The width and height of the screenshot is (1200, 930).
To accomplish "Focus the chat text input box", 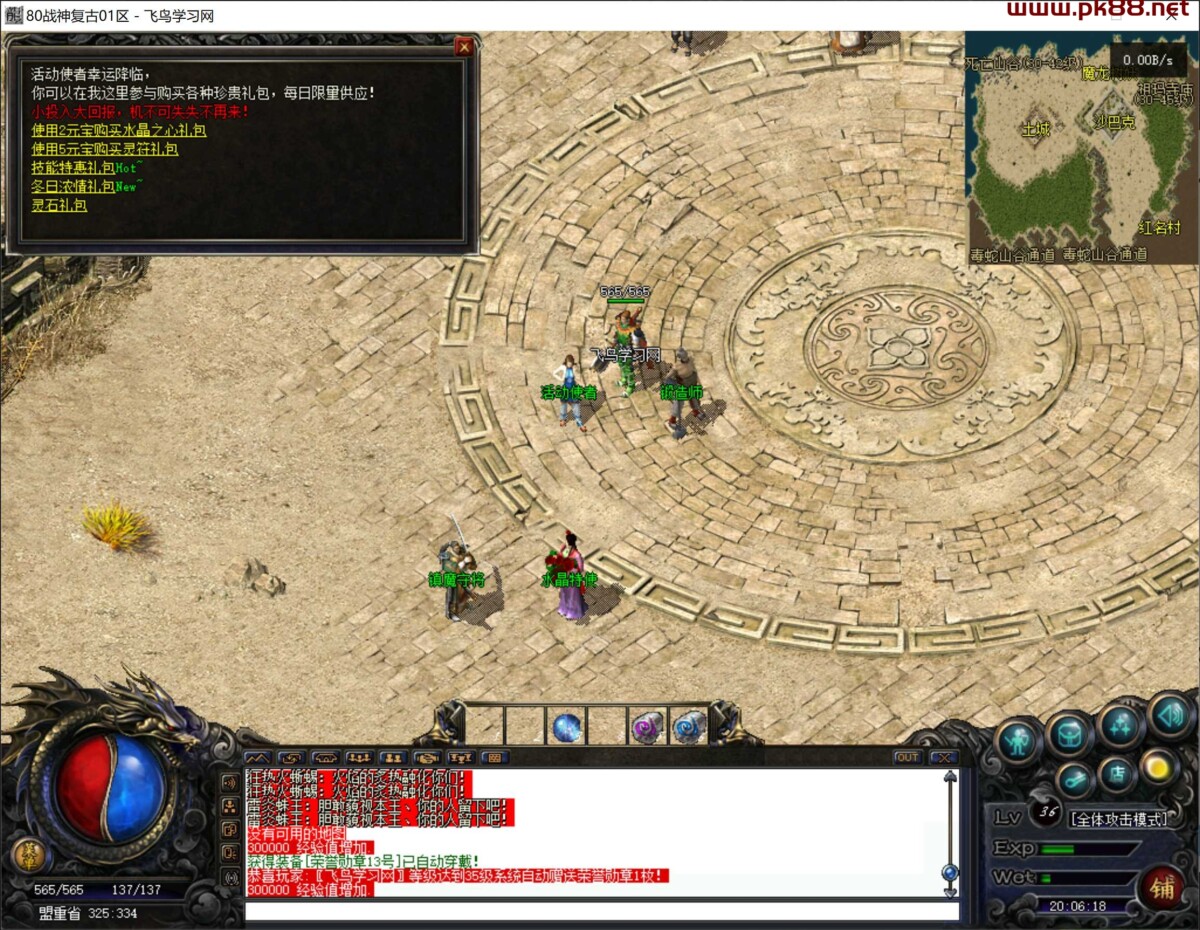I will coord(600,911).
